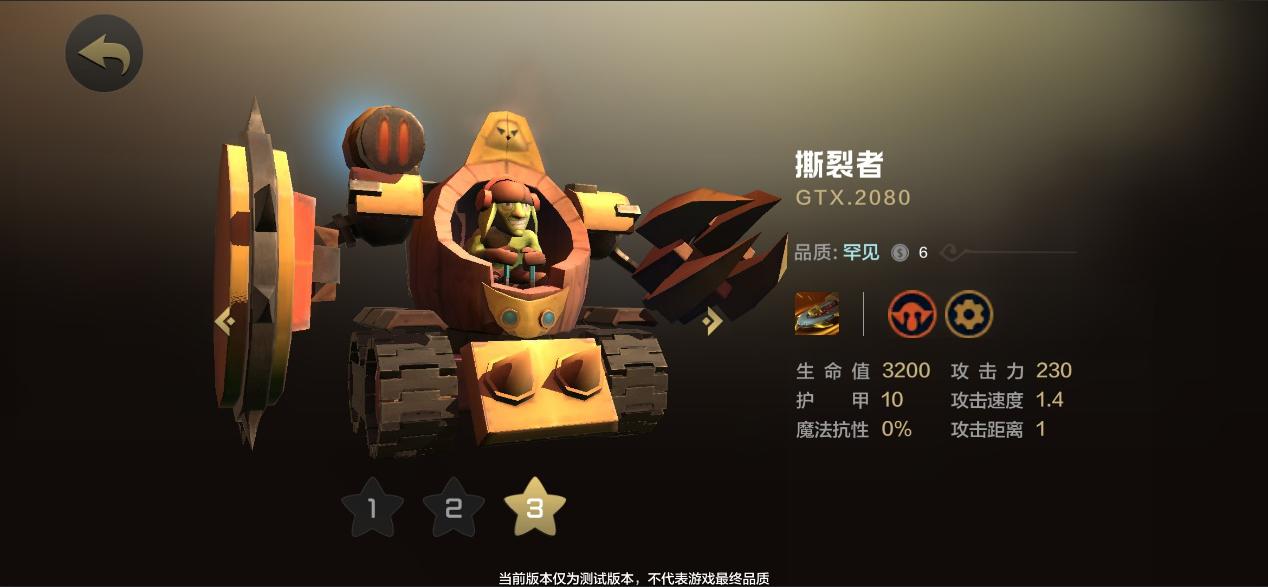Show the next unit with right arrow

(x=713, y=320)
